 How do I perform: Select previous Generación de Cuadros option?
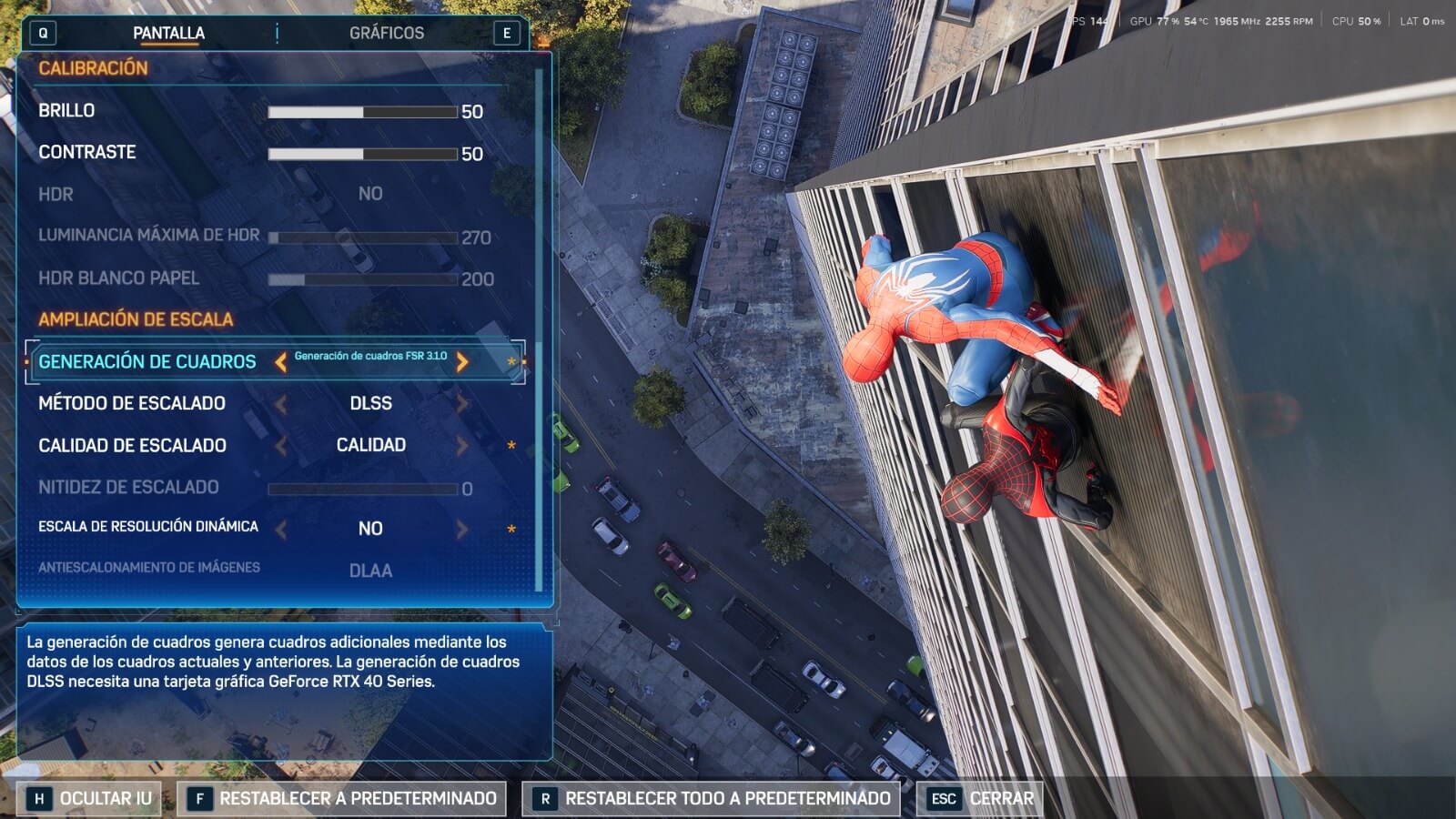click(281, 362)
